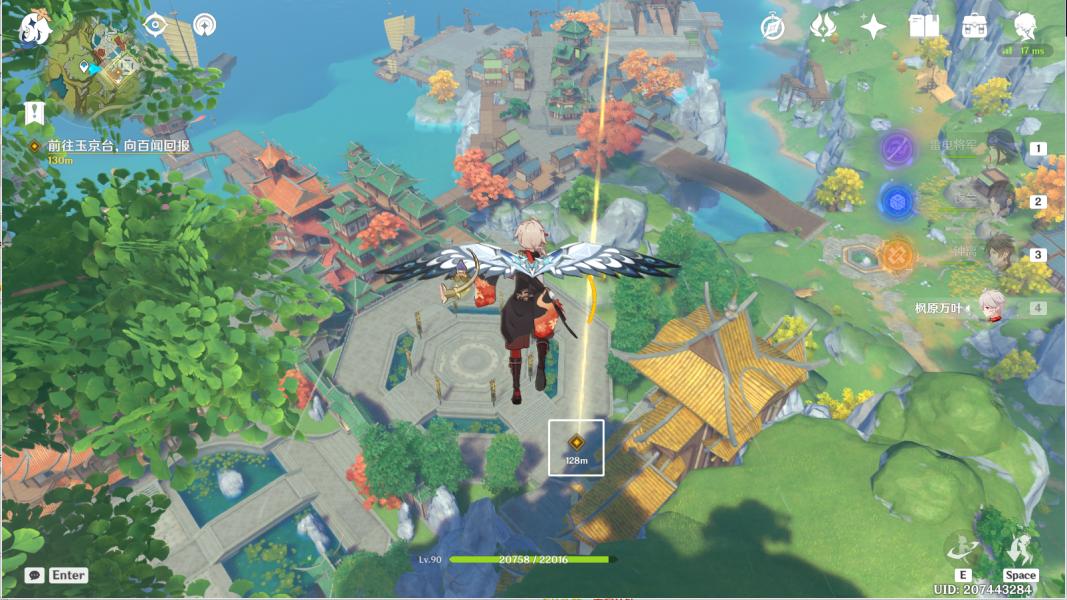
Task: Click the signal beacon icon beside the minimap
Action: coord(204,24)
